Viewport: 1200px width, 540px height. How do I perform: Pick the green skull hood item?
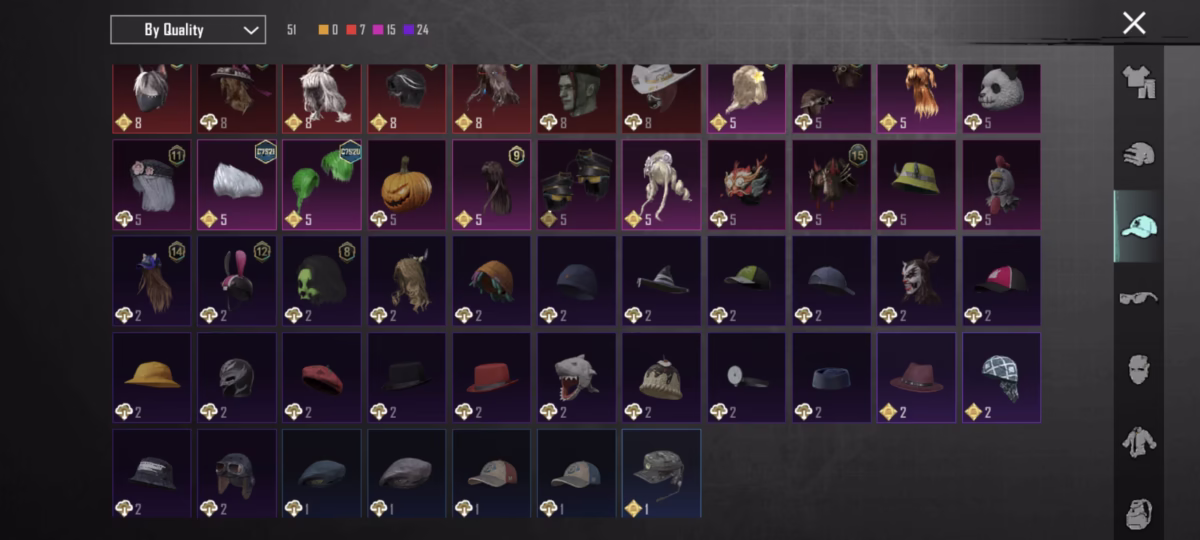322,281
